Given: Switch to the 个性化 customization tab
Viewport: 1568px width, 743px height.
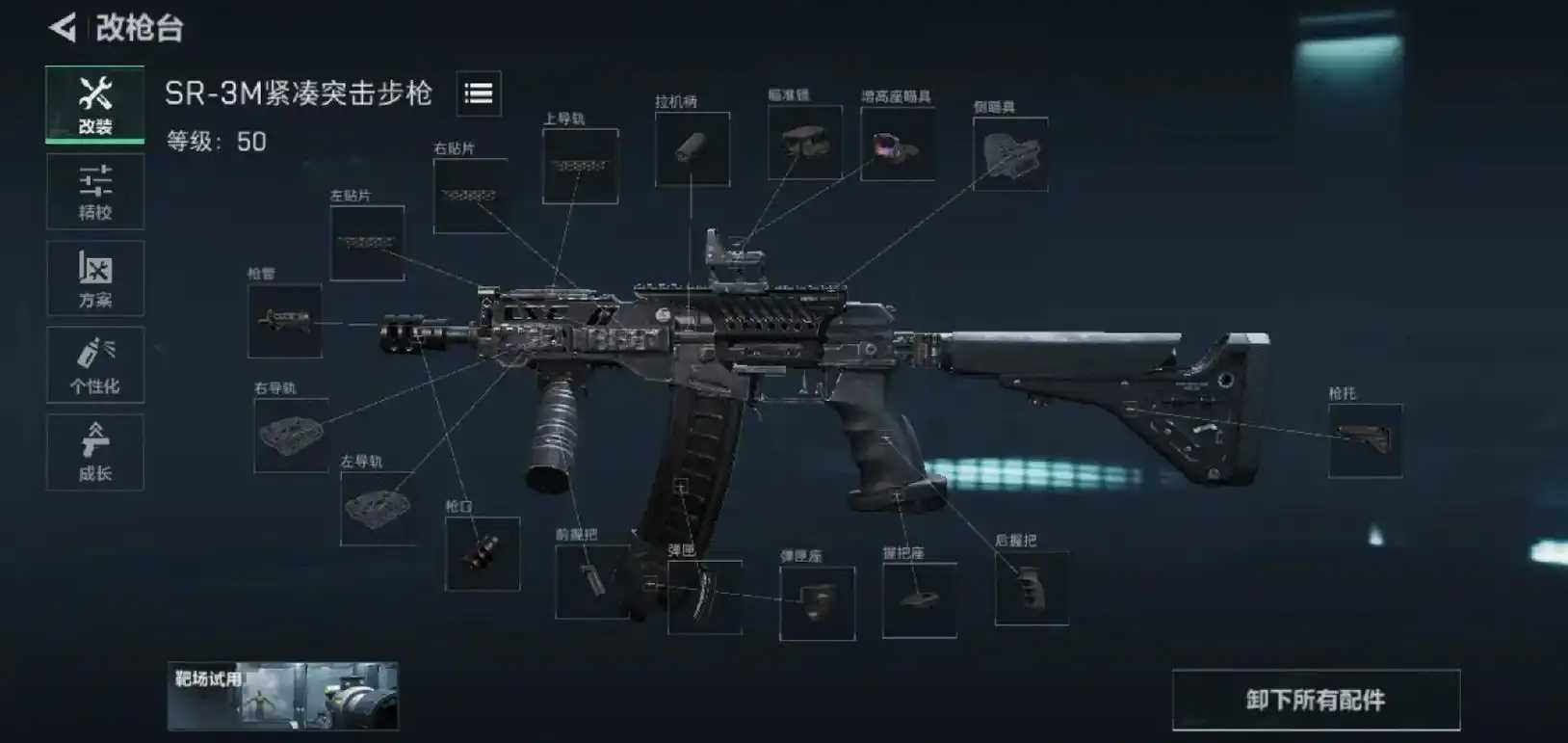Looking at the screenshot, I should [95, 365].
